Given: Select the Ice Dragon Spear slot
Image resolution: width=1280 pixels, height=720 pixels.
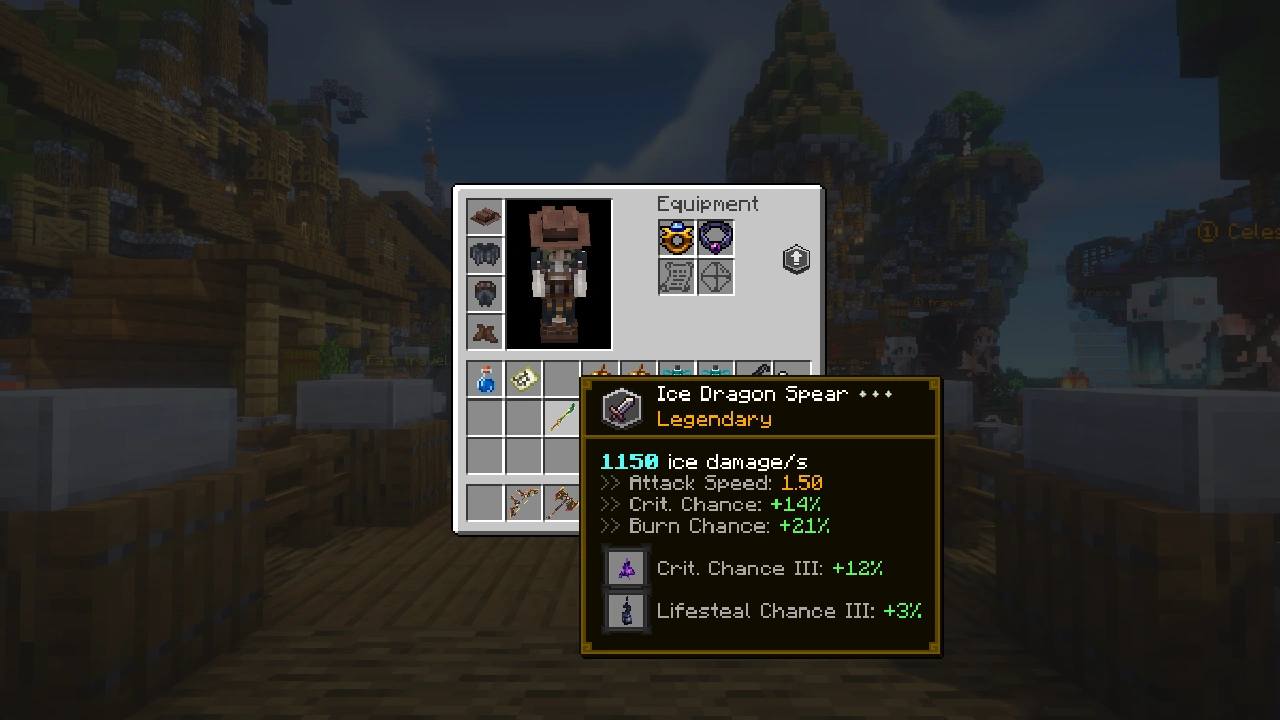Looking at the screenshot, I should 562,417.
